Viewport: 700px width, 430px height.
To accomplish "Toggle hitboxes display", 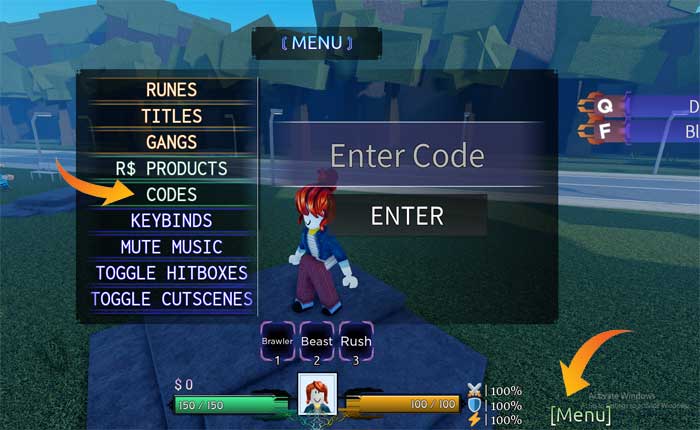I will [x=171, y=272].
